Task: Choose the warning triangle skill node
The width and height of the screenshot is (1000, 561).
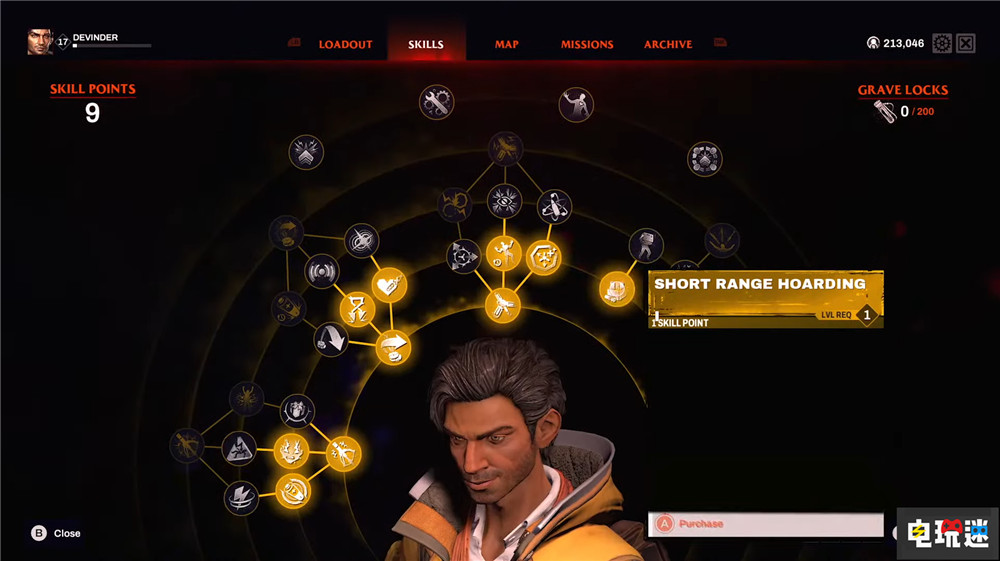Action: pyautogui.click(x=239, y=449)
